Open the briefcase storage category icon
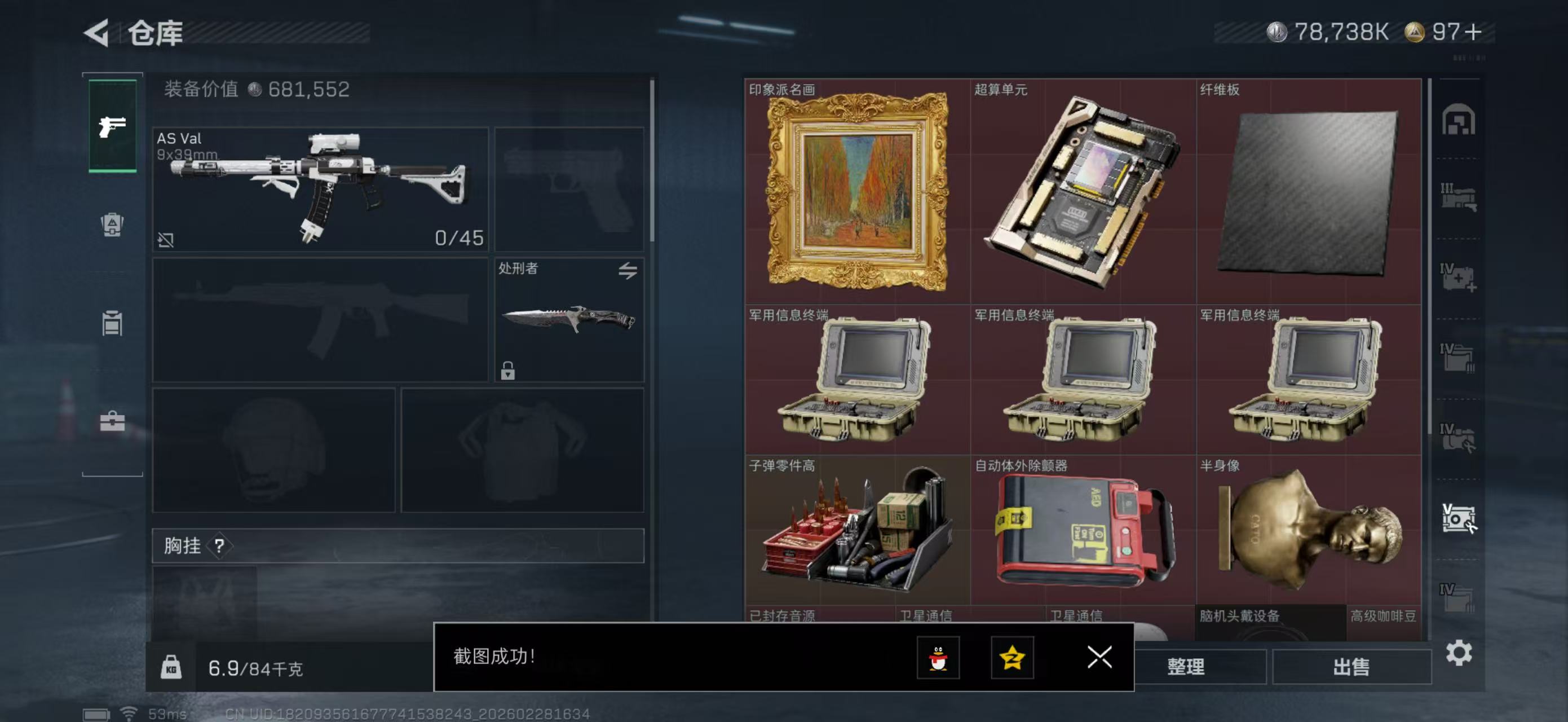The width and height of the screenshot is (1568, 722). [112, 421]
